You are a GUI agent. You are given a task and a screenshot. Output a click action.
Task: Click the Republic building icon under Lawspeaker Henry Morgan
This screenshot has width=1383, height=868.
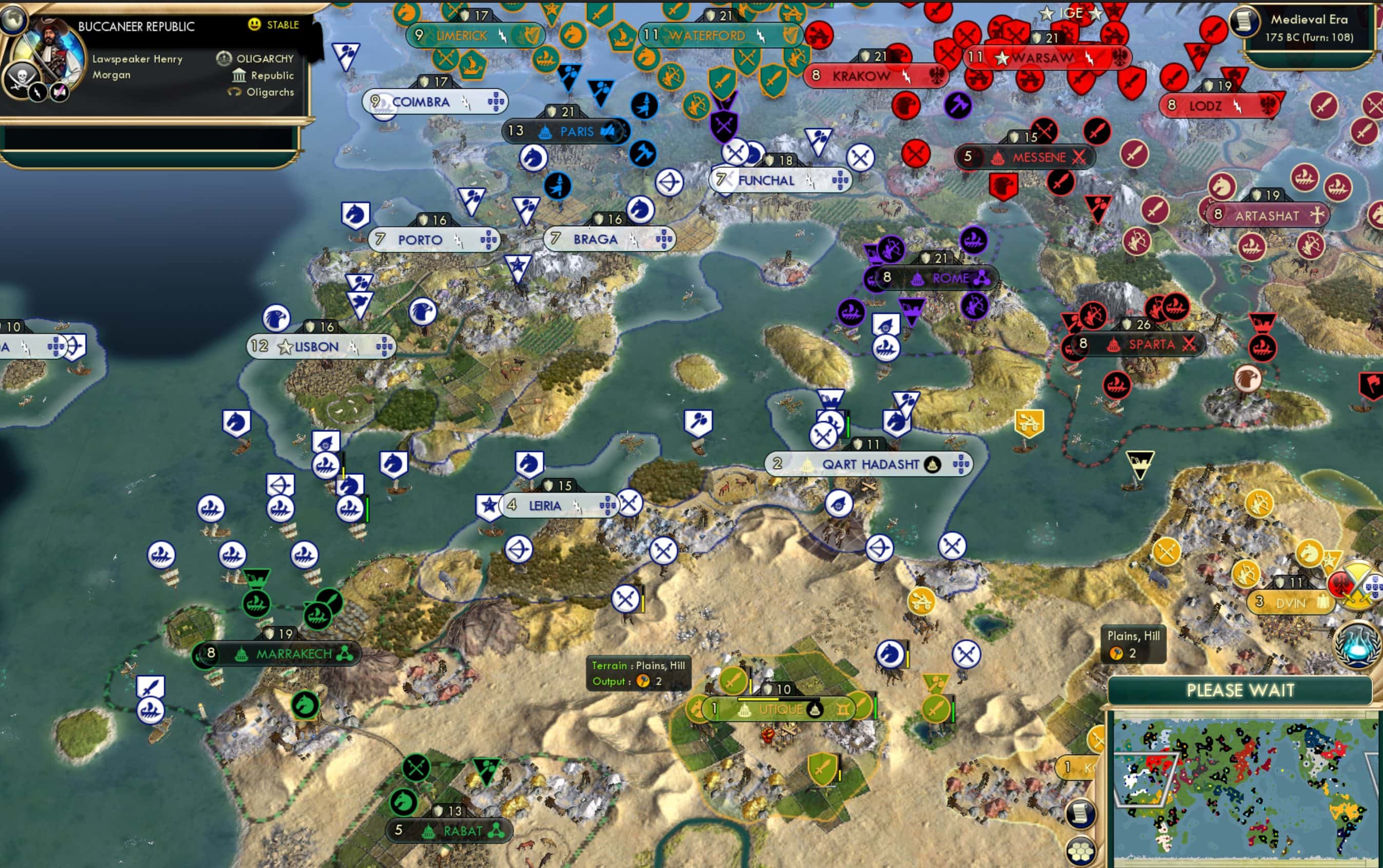coord(240,75)
